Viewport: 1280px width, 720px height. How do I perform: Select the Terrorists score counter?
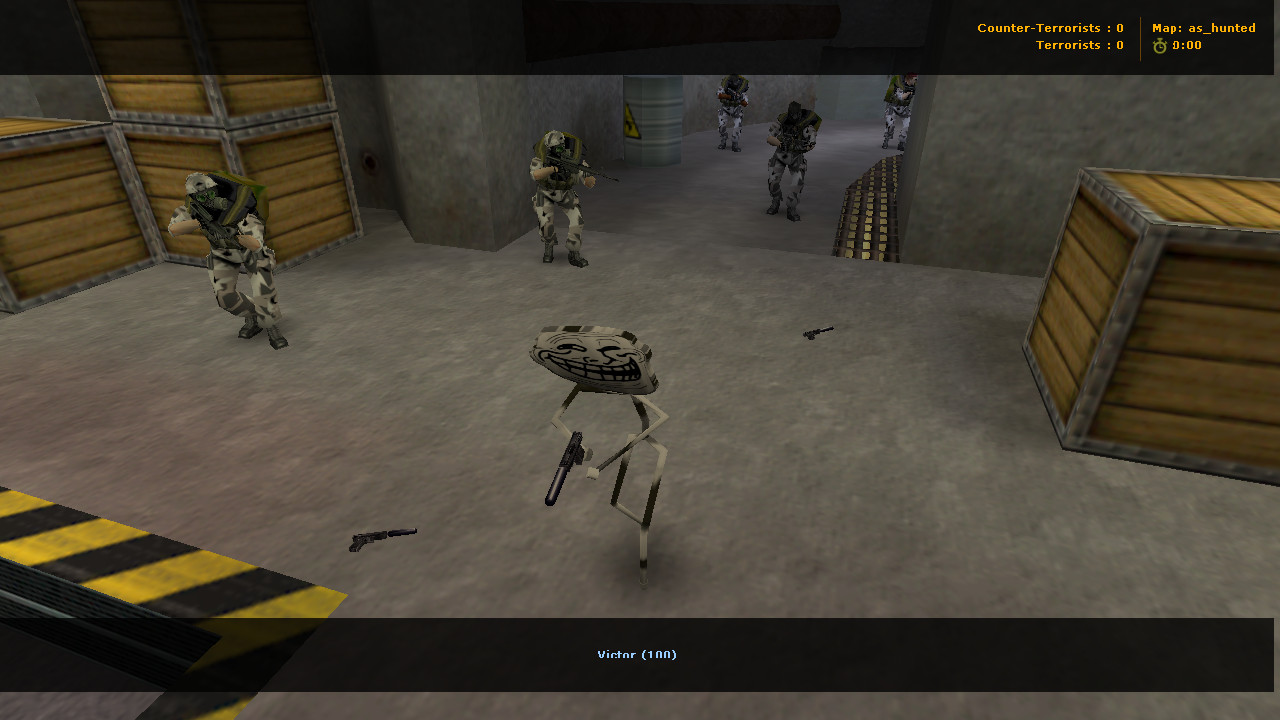[1080, 45]
